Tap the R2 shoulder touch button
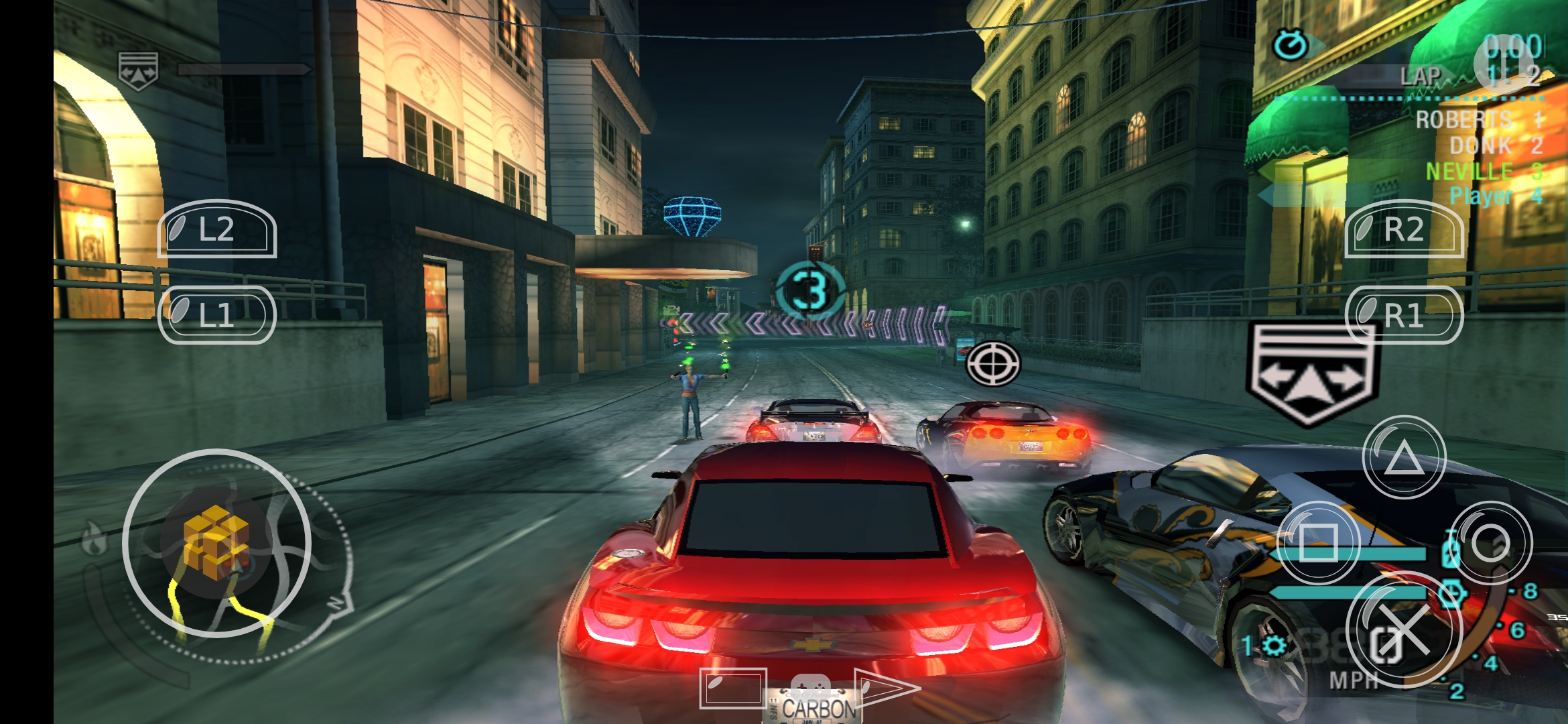 click(1404, 229)
